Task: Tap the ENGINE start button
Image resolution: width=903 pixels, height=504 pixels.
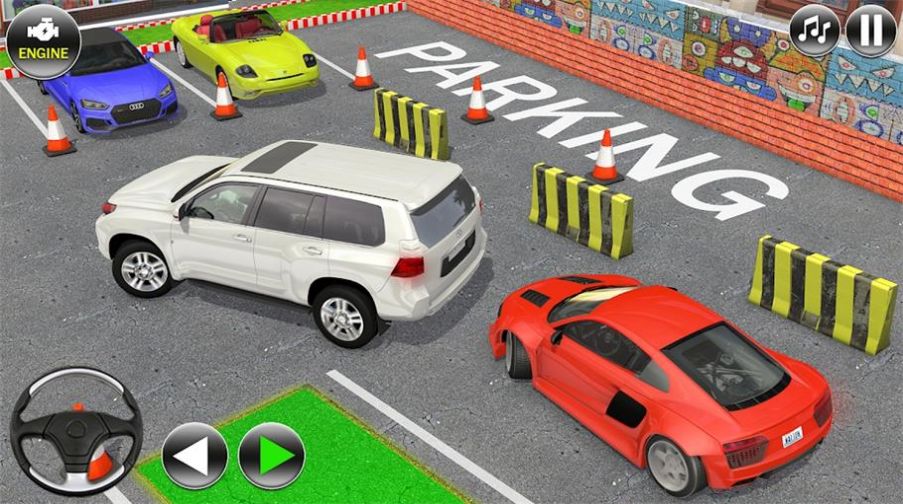Action: click(x=43, y=41)
